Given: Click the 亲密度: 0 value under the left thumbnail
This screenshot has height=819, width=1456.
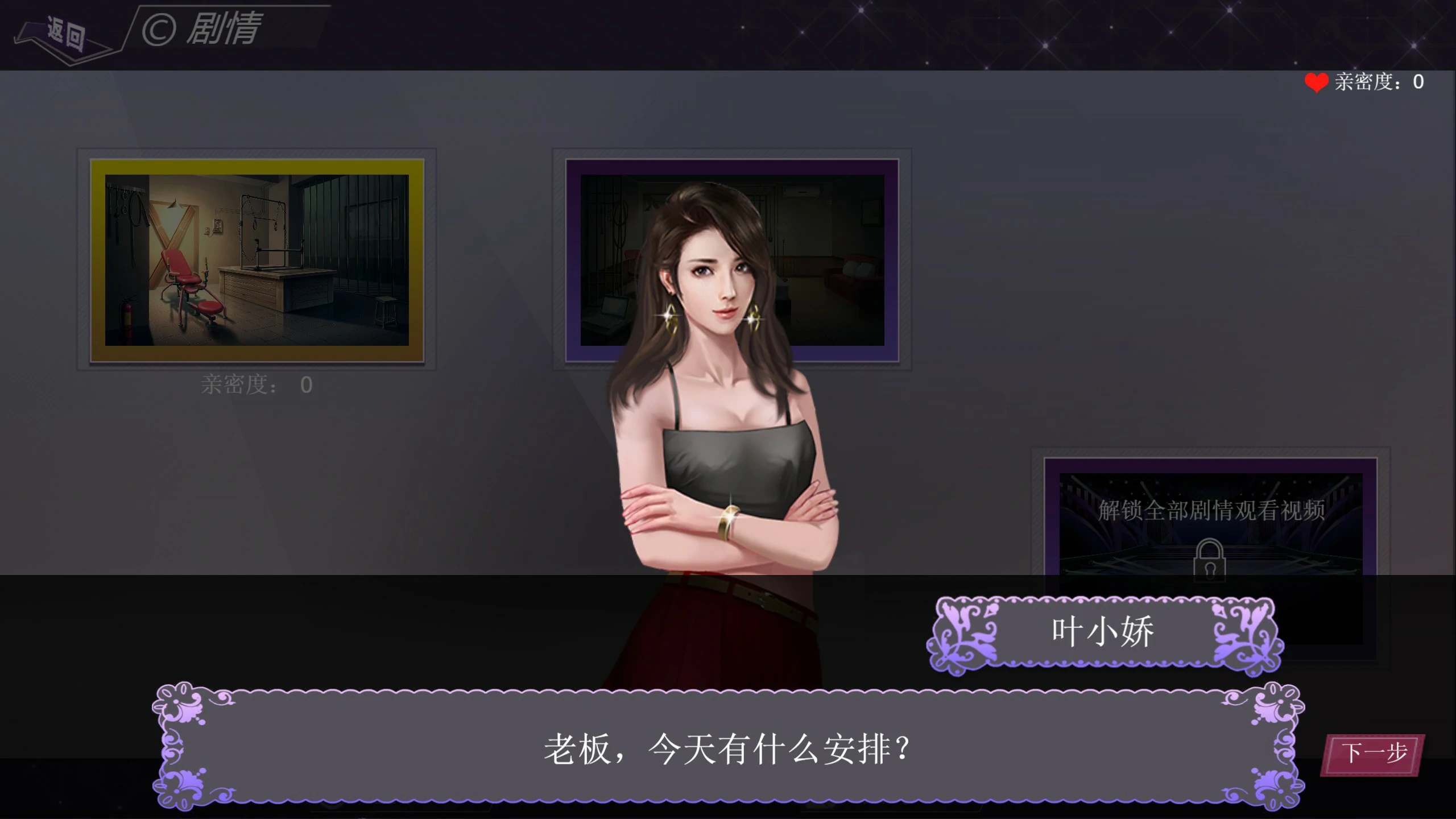Looking at the screenshot, I should [x=256, y=384].
